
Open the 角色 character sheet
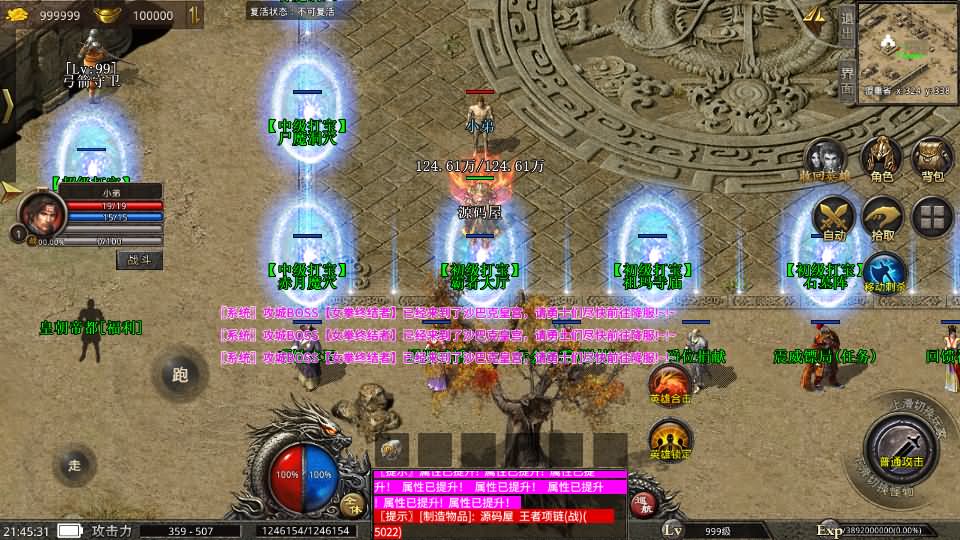881,158
